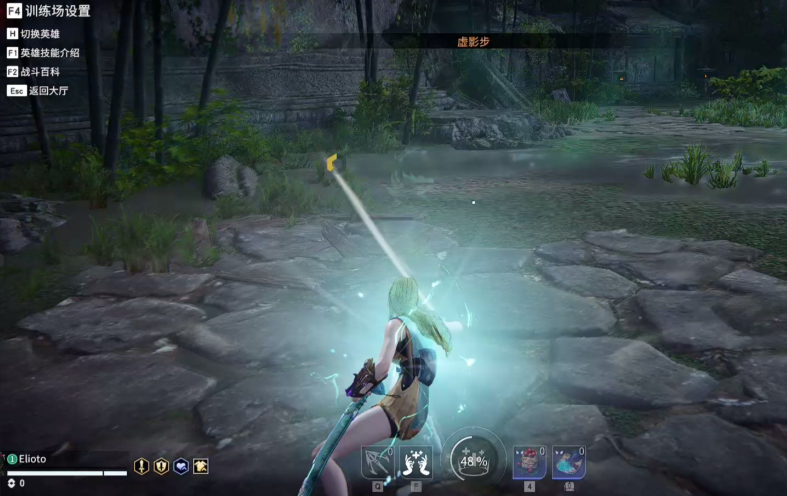Select the yellow square buff icon
Viewport: 787px width, 496px height.
201,466
